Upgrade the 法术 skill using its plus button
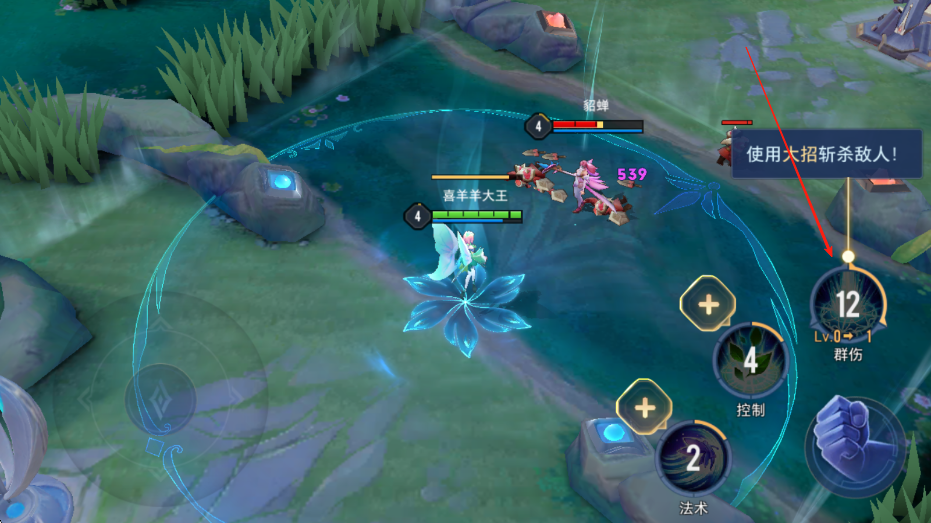This screenshot has width=931, height=523. 645,408
